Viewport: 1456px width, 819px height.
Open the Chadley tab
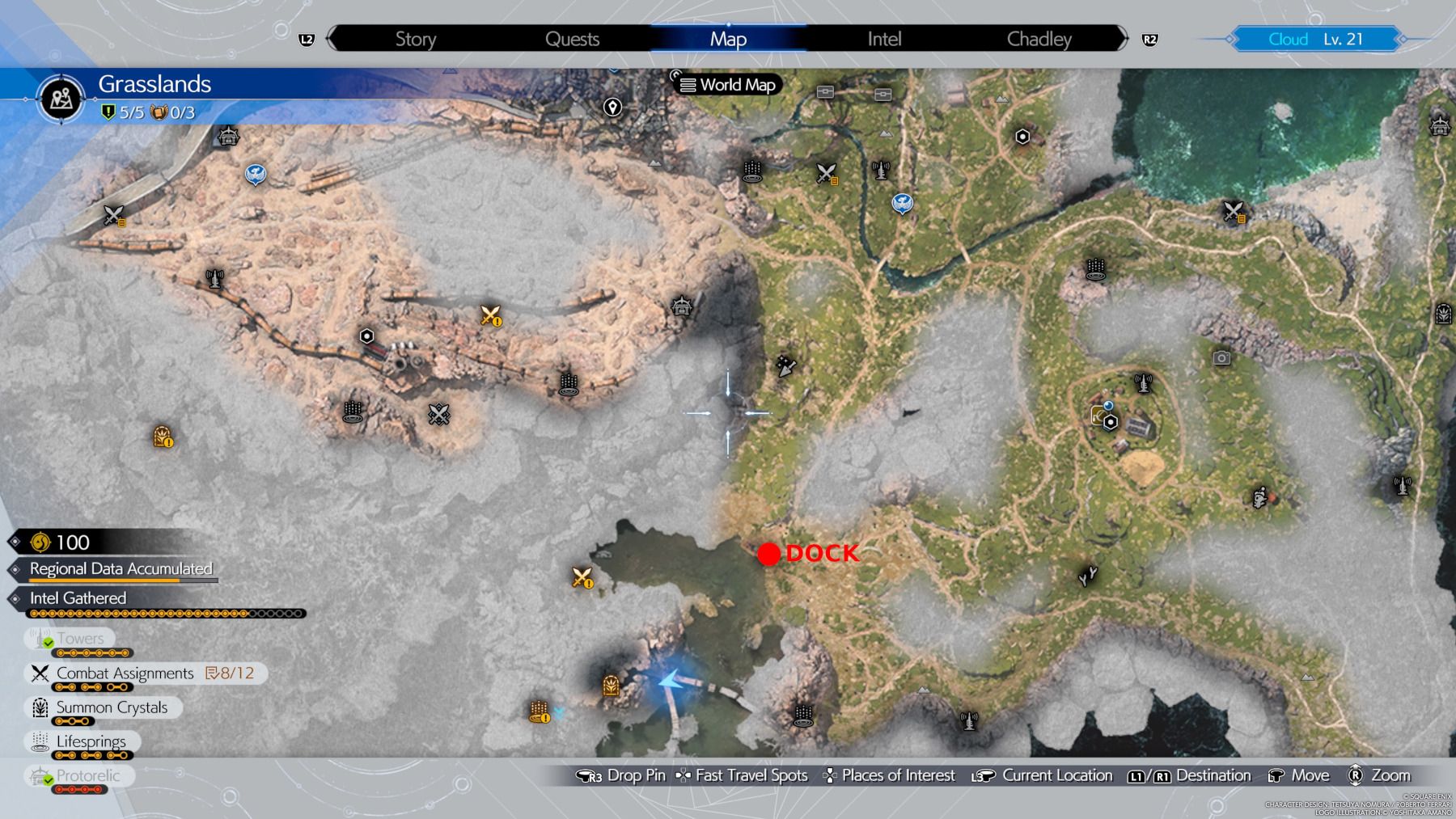click(x=1039, y=38)
